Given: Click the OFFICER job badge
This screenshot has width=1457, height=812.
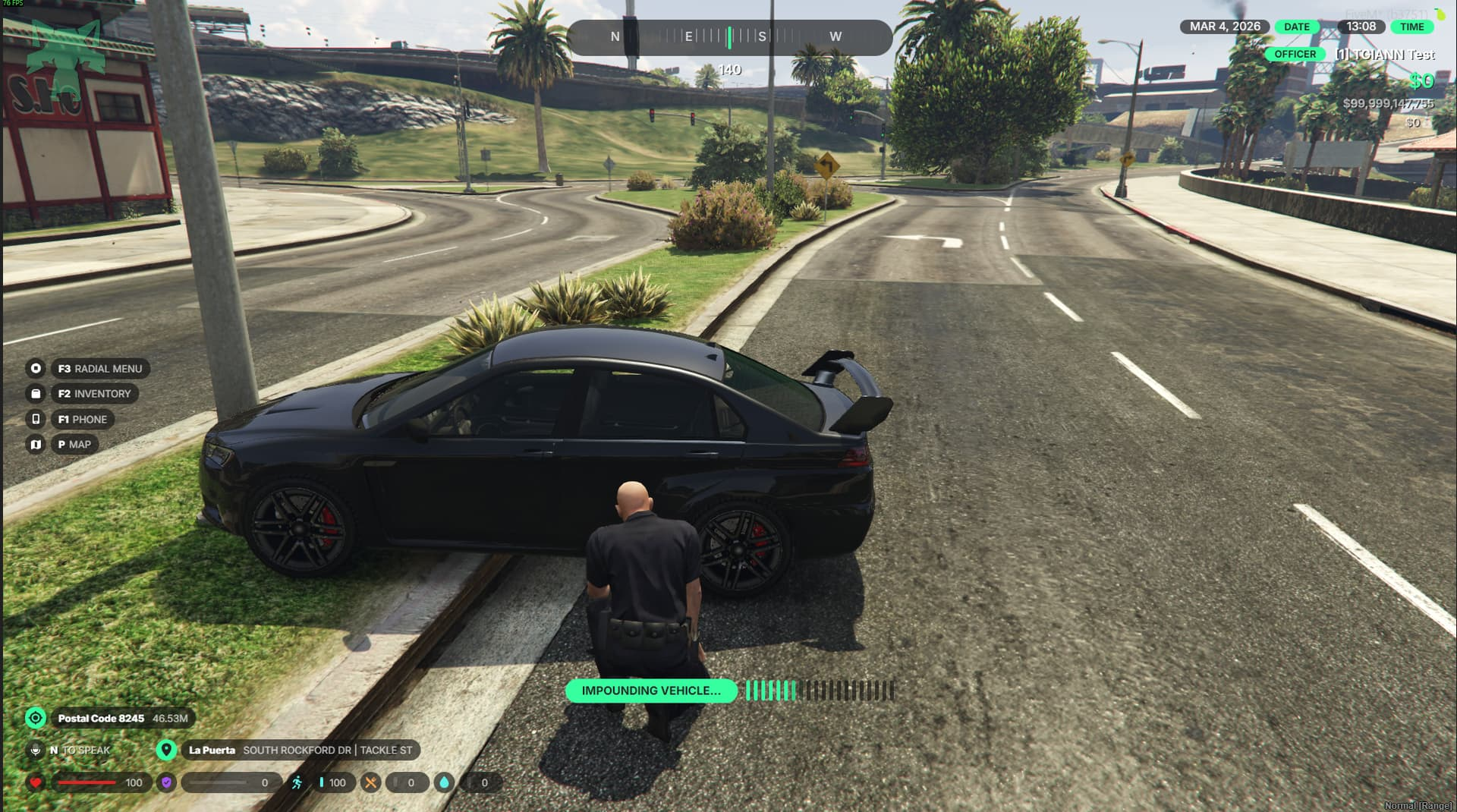Looking at the screenshot, I should tap(1295, 54).
